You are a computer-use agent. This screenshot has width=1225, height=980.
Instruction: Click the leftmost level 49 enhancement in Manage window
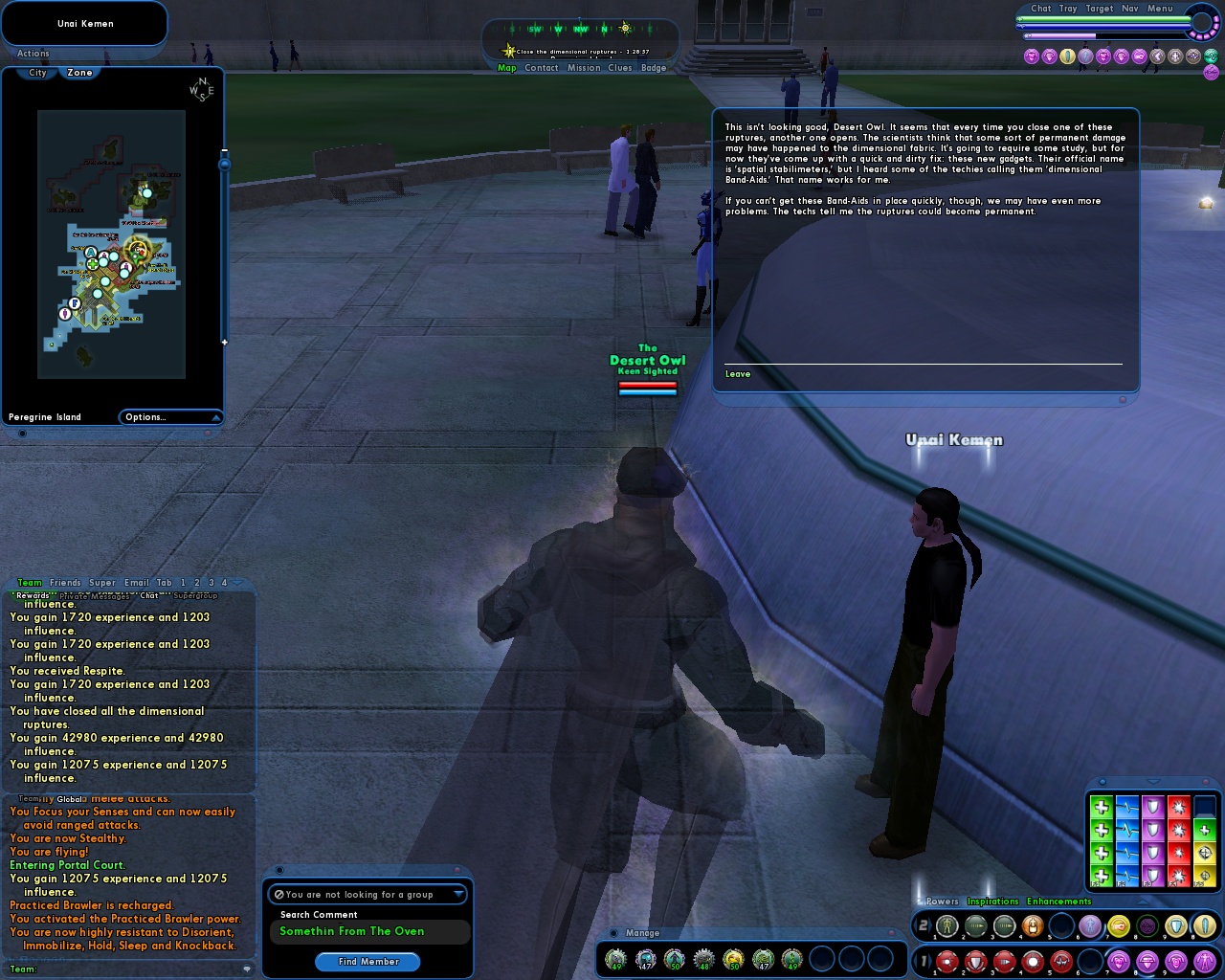pyautogui.click(x=616, y=958)
